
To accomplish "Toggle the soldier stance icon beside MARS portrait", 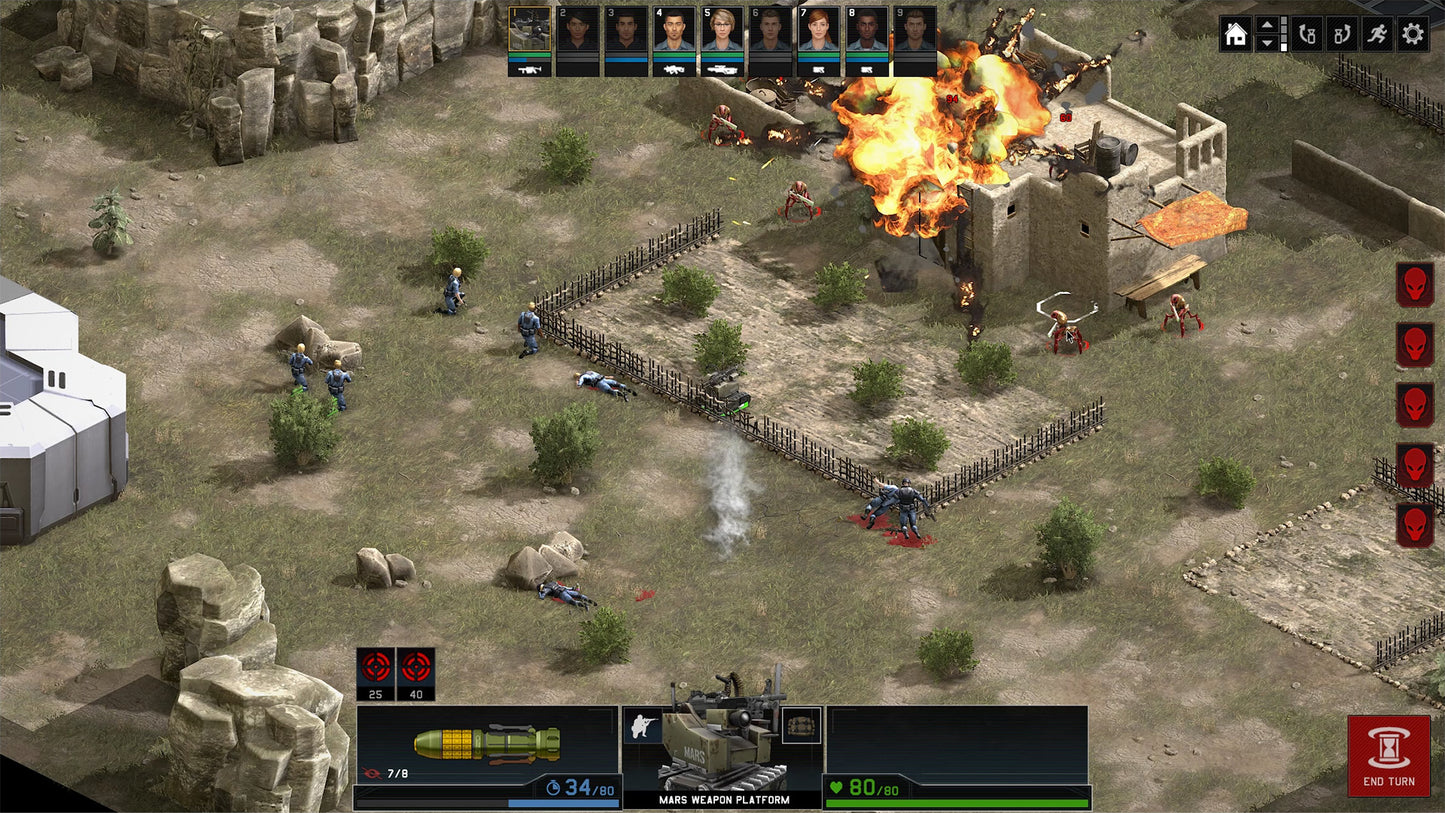I will tap(642, 724).
